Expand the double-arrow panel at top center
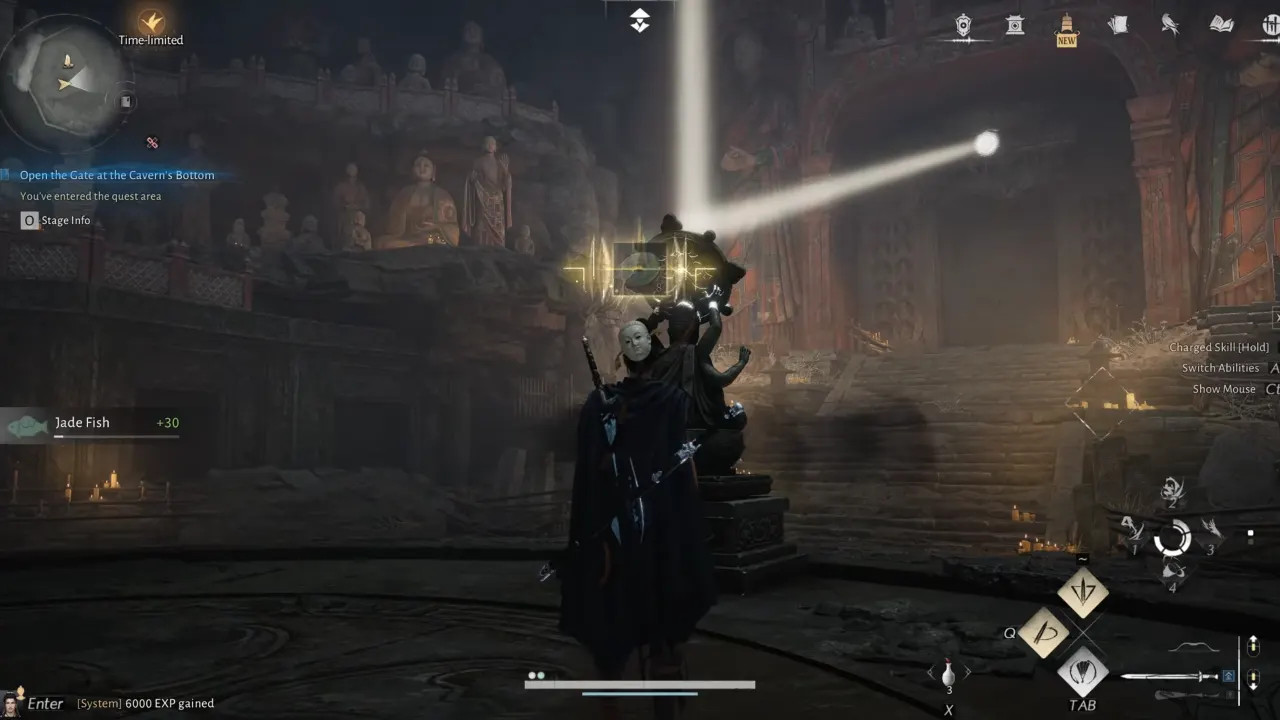The width and height of the screenshot is (1280, 720). (x=640, y=18)
